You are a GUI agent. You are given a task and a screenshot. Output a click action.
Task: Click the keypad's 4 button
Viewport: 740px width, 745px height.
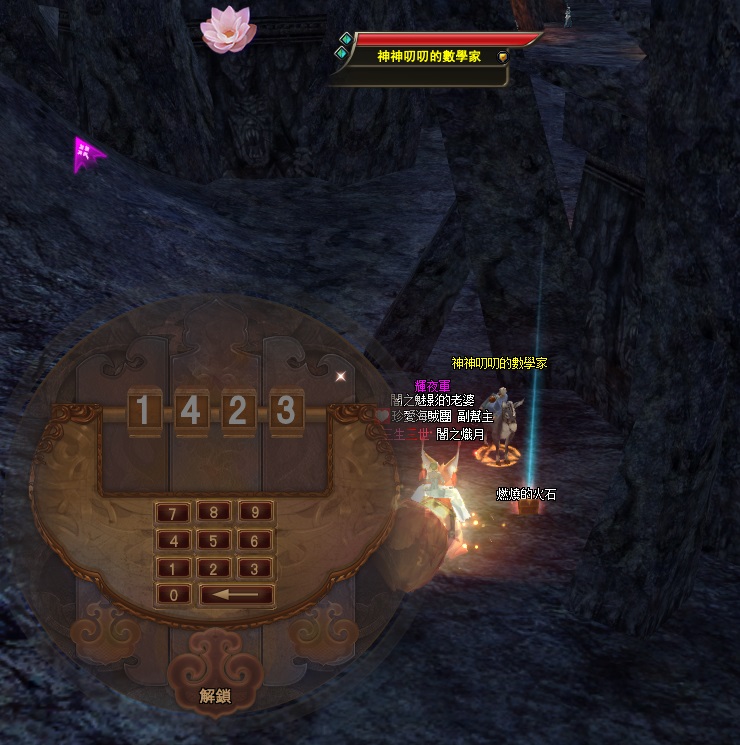173,541
